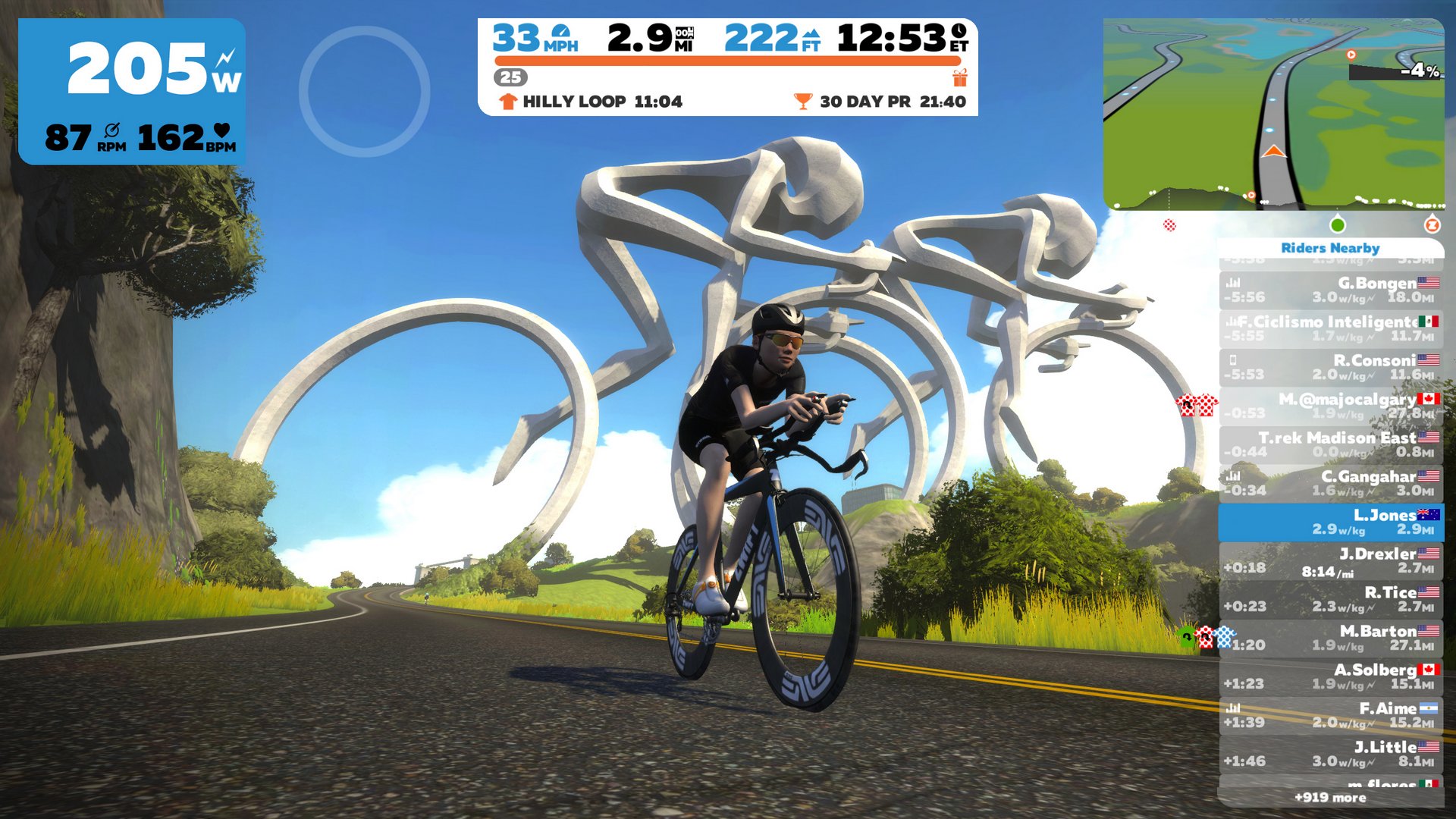Click the level 25 badge
The image size is (1456, 819).
click(x=510, y=77)
